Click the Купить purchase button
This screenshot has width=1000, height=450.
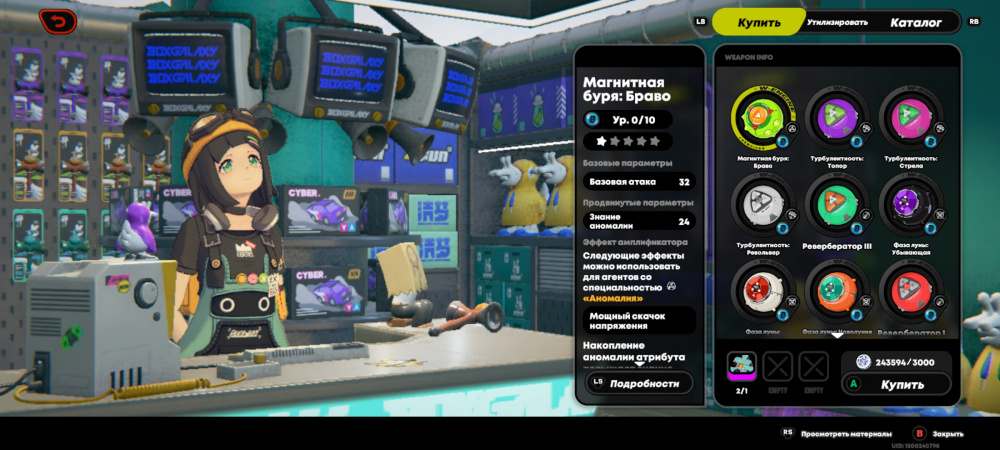(x=900, y=384)
